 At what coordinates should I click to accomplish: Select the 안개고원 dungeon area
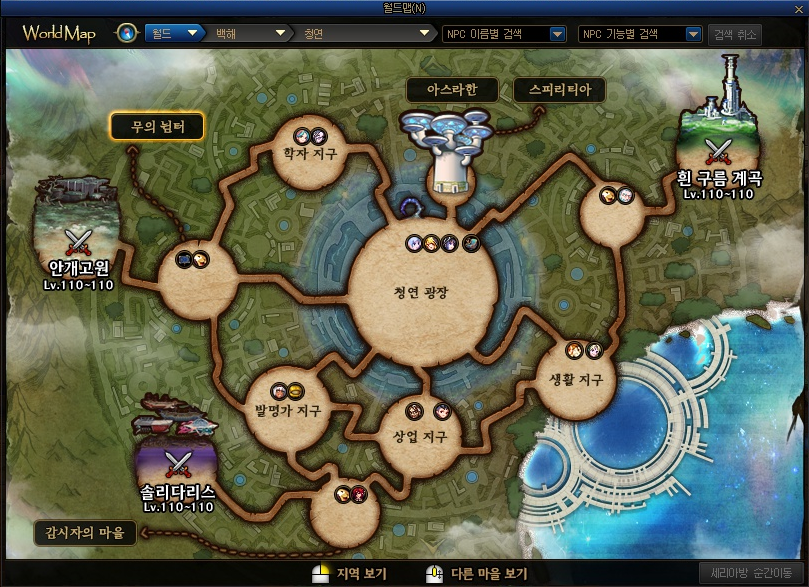pos(76,240)
